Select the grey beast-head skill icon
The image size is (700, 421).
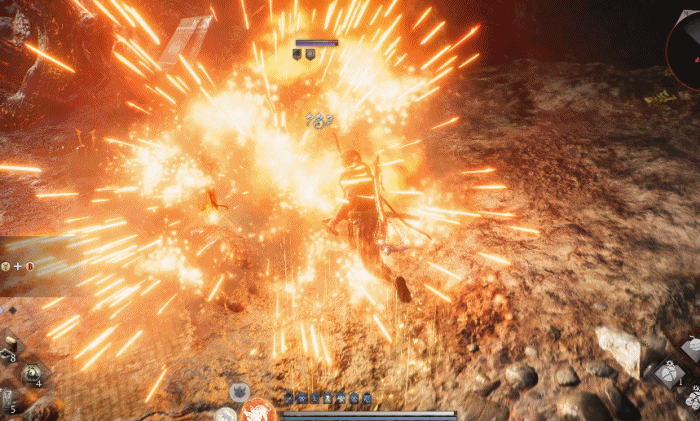[239, 391]
